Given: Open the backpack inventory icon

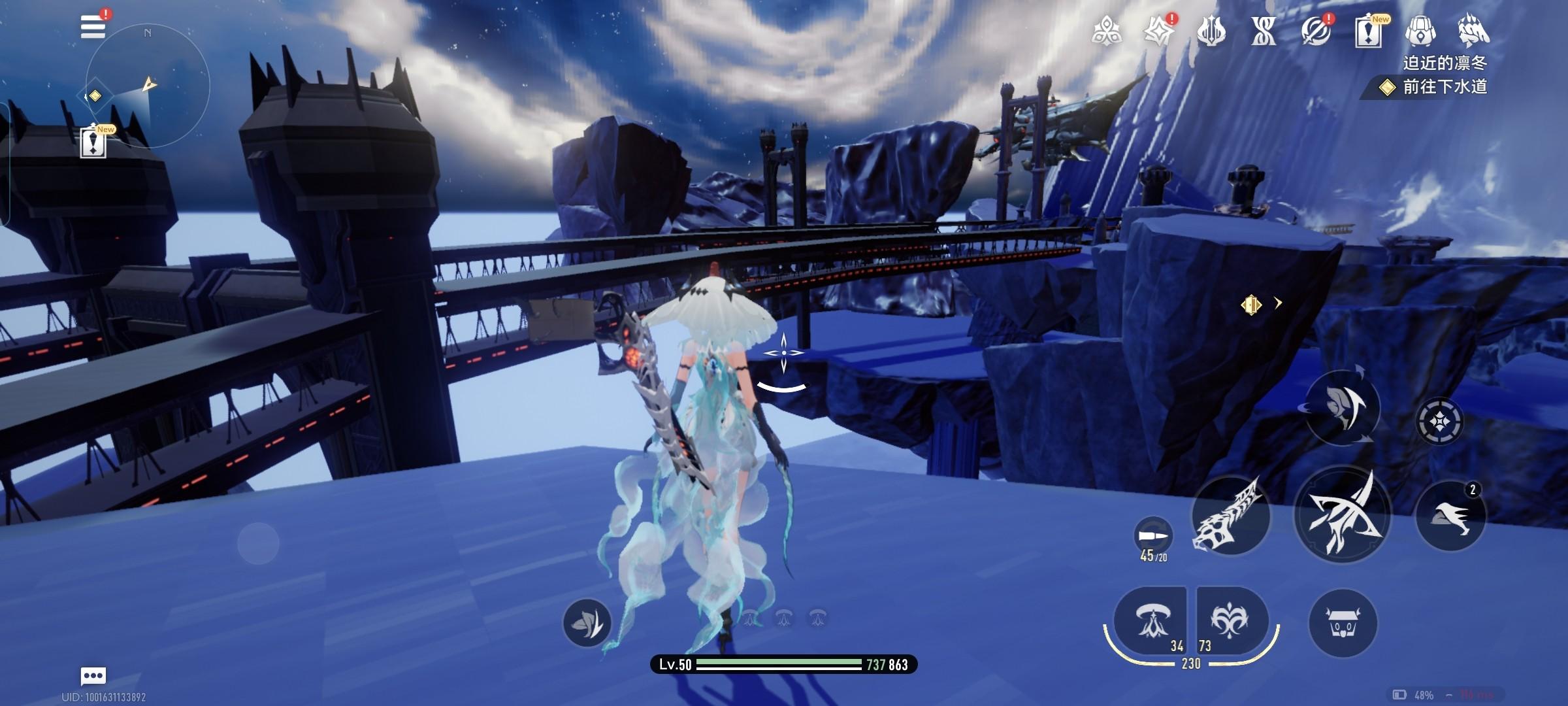Looking at the screenshot, I should [x=1420, y=31].
